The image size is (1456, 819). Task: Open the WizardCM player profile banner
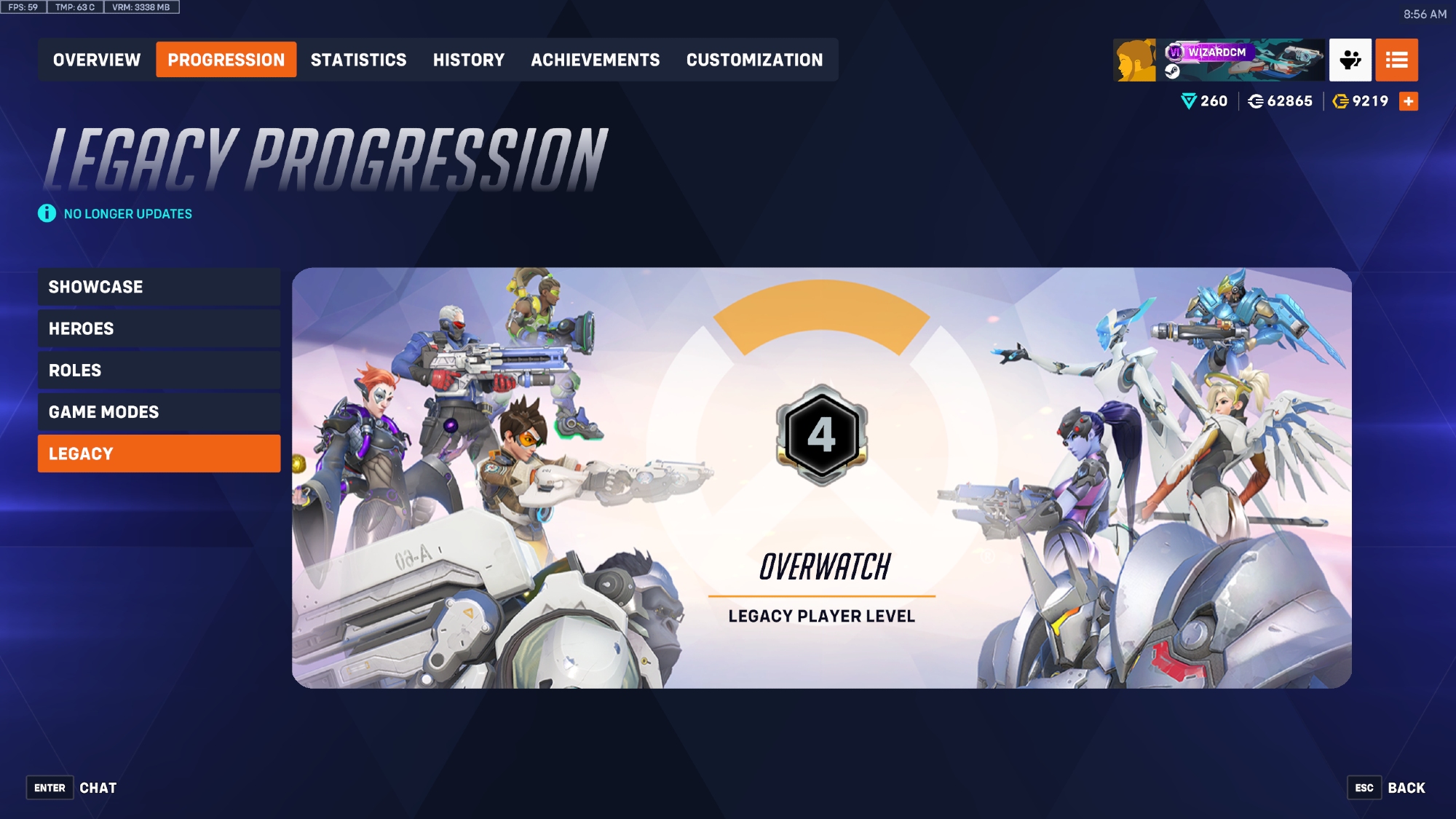pyautogui.click(x=1243, y=60)
